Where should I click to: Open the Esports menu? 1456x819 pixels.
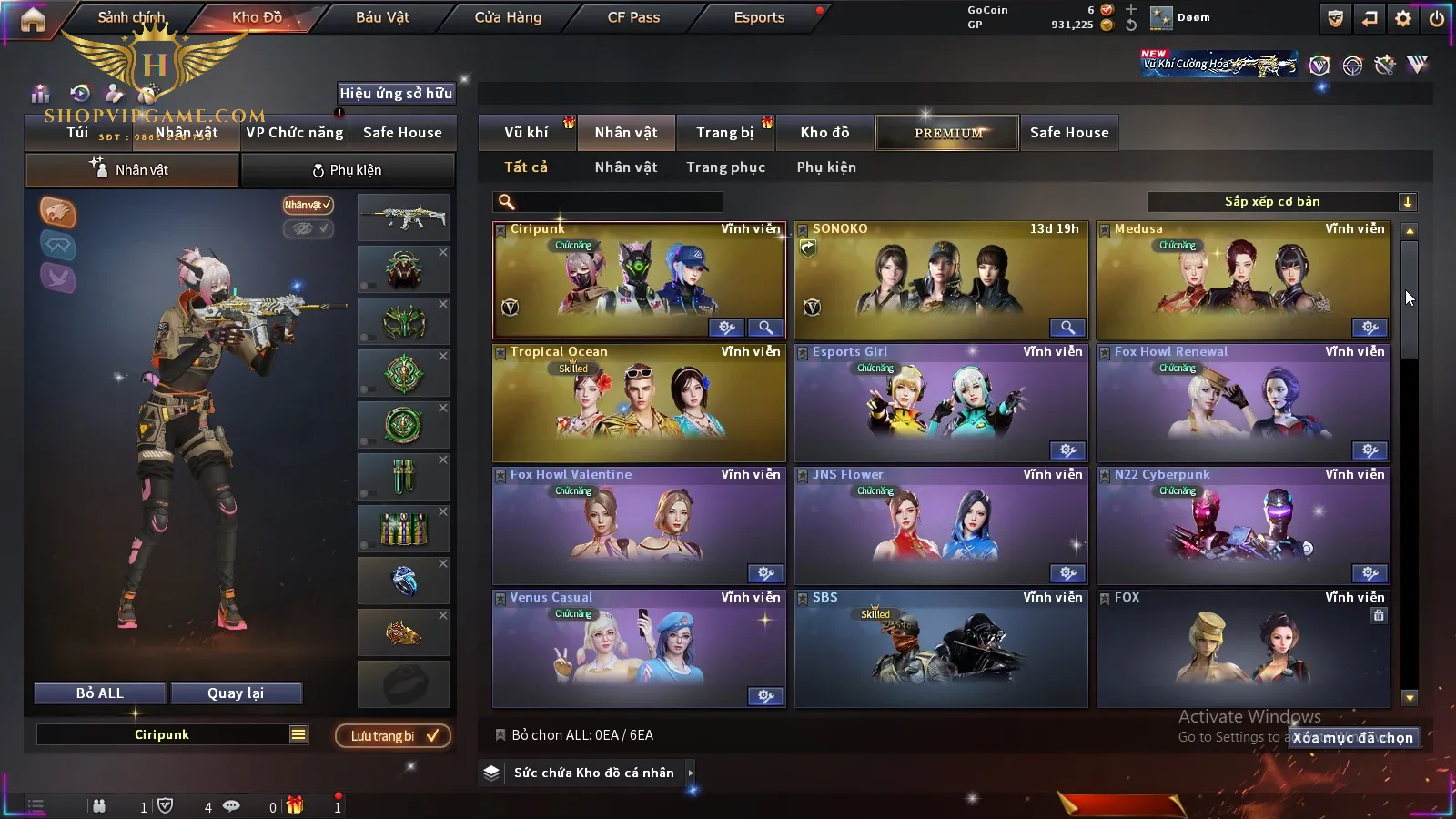coord(759,17)
